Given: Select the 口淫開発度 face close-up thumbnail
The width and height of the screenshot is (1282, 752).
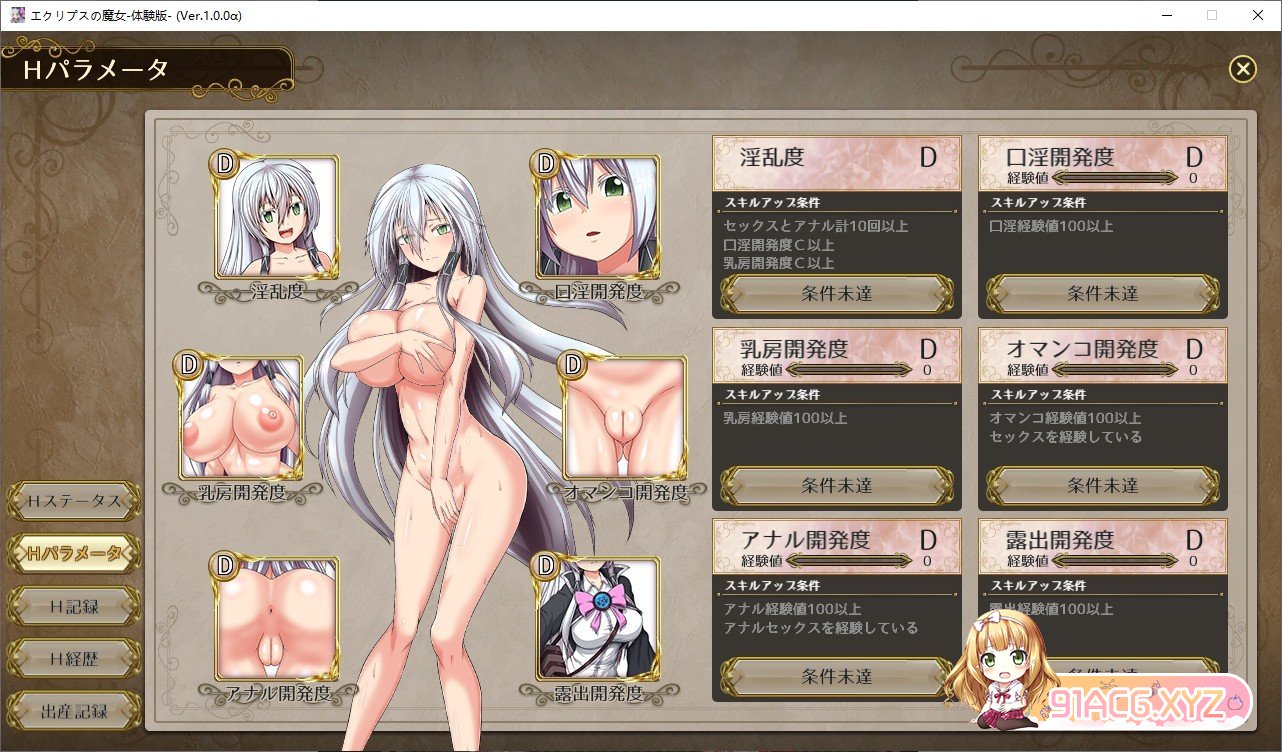Looking at the screenshot, I should (598, 217).
